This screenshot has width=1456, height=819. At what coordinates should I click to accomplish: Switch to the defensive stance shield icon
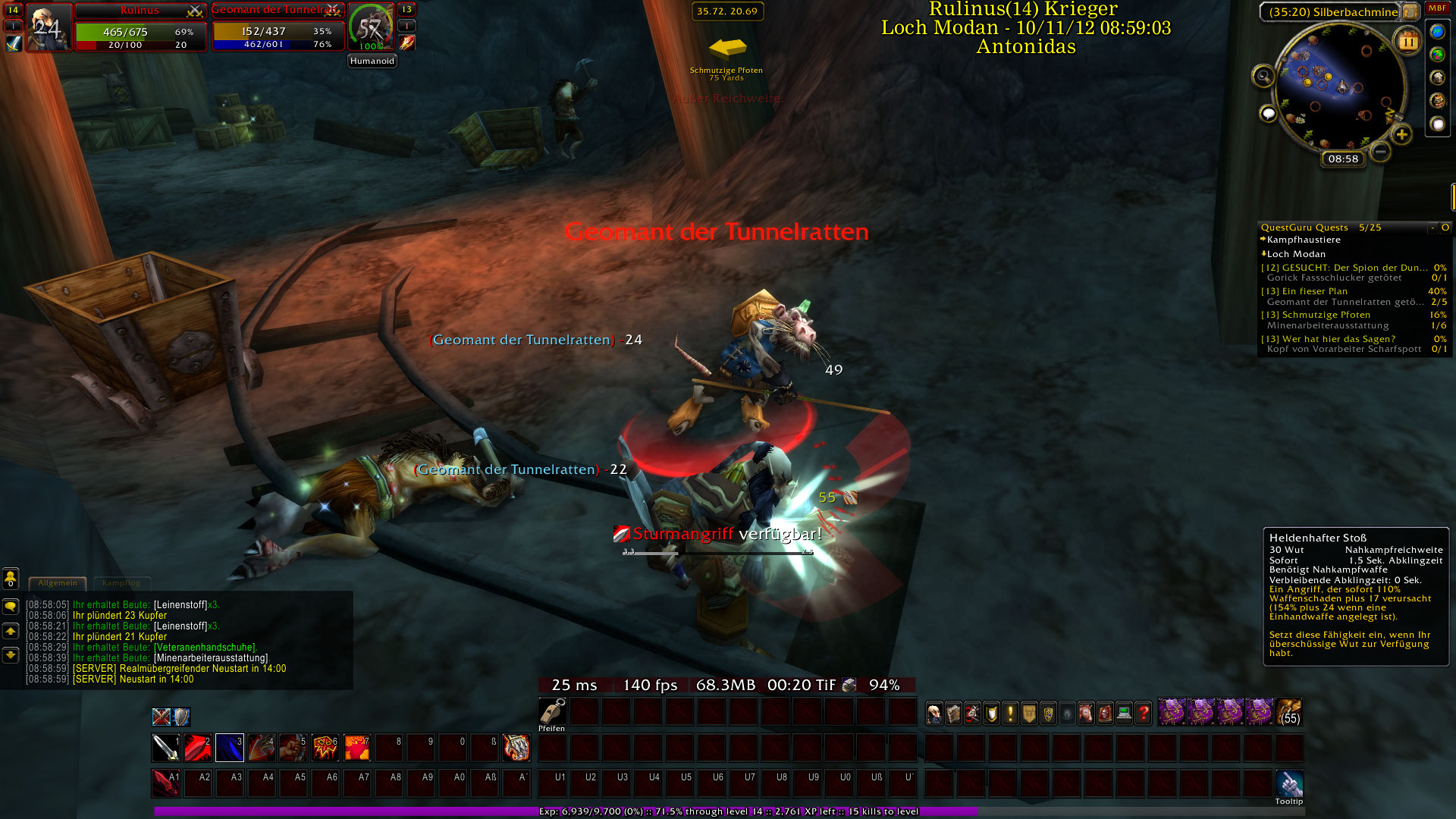pyautogui.click(x=181, y=717)
